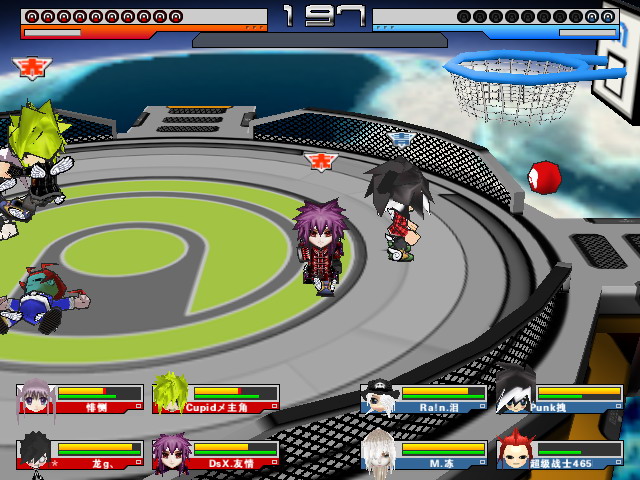Choose the Ra!n.泪 pirate-hat player portrait
The image size is (640, 480).
[377, 395]
